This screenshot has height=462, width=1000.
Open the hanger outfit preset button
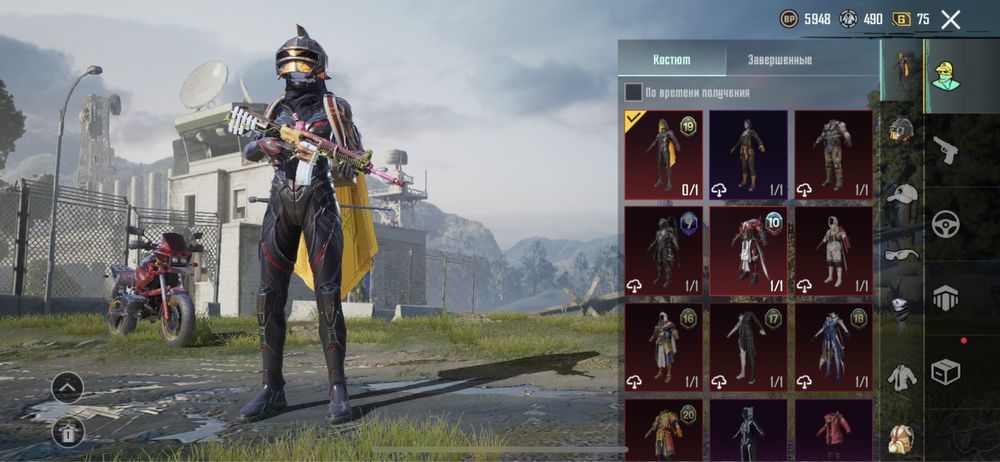pos(67,431)
